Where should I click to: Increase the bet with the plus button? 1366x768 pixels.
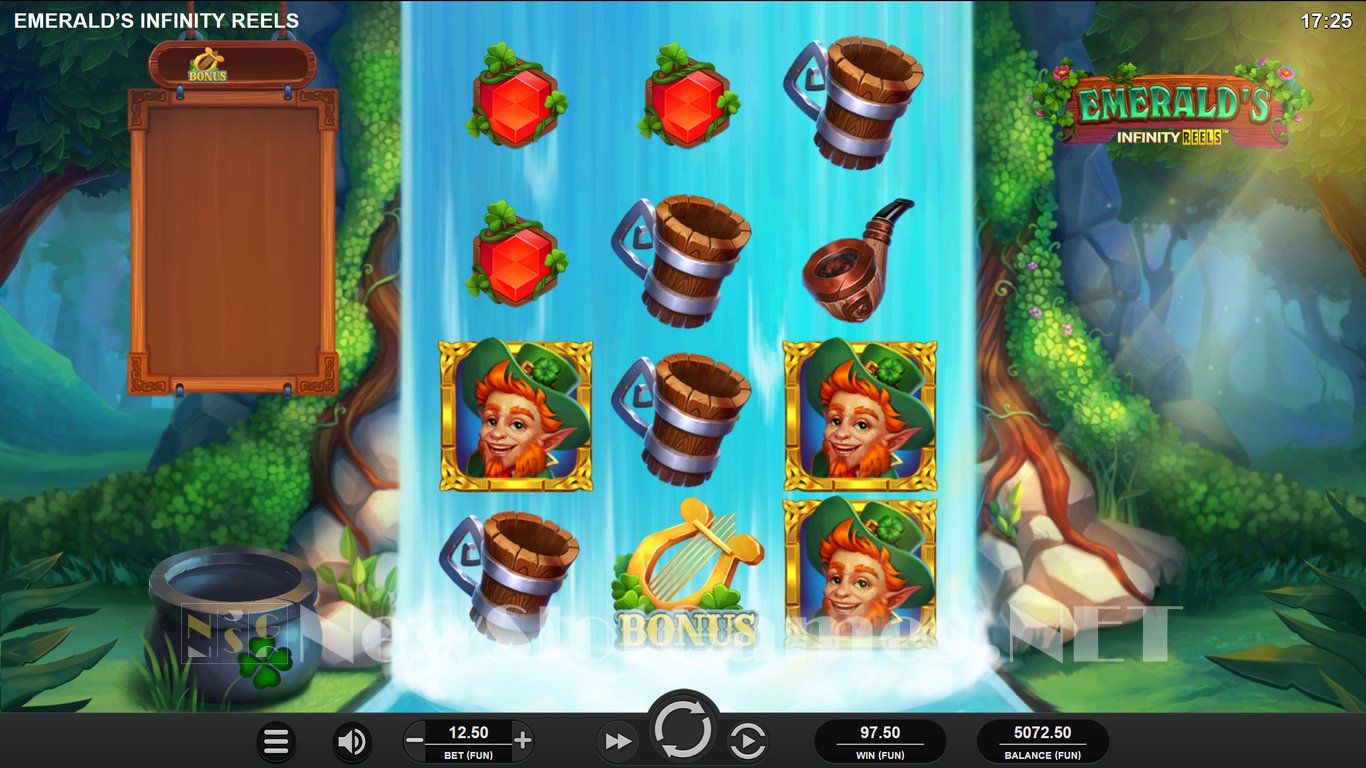tap(522, 741)
